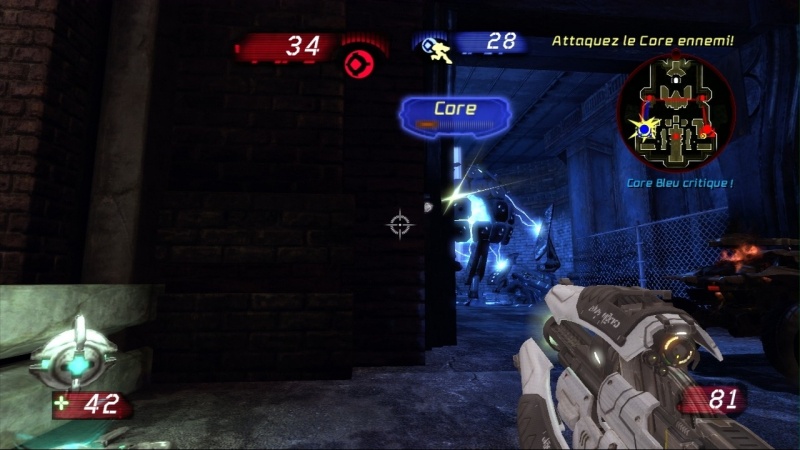Click the circular minimap
Viewport: 800px width, 450px height.
pyautogui.click(x=676, y=110)
